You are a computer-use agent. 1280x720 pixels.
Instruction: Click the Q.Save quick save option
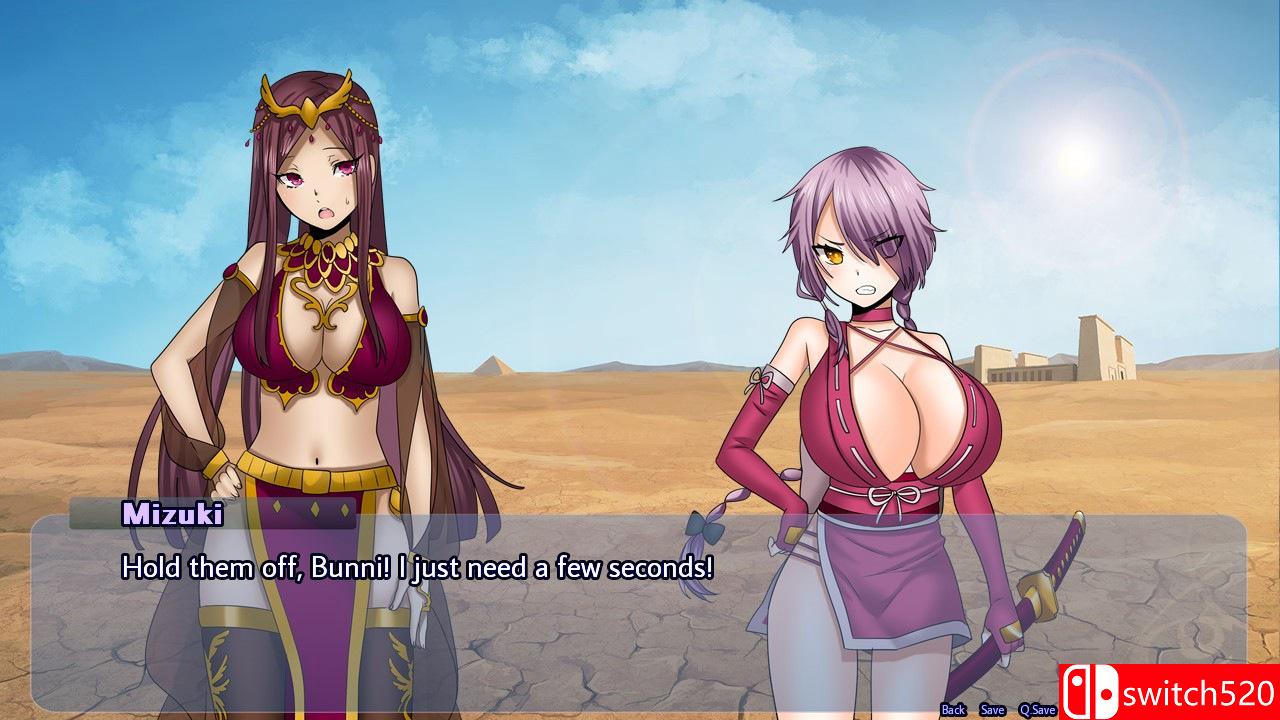(x=1037, y=709)
